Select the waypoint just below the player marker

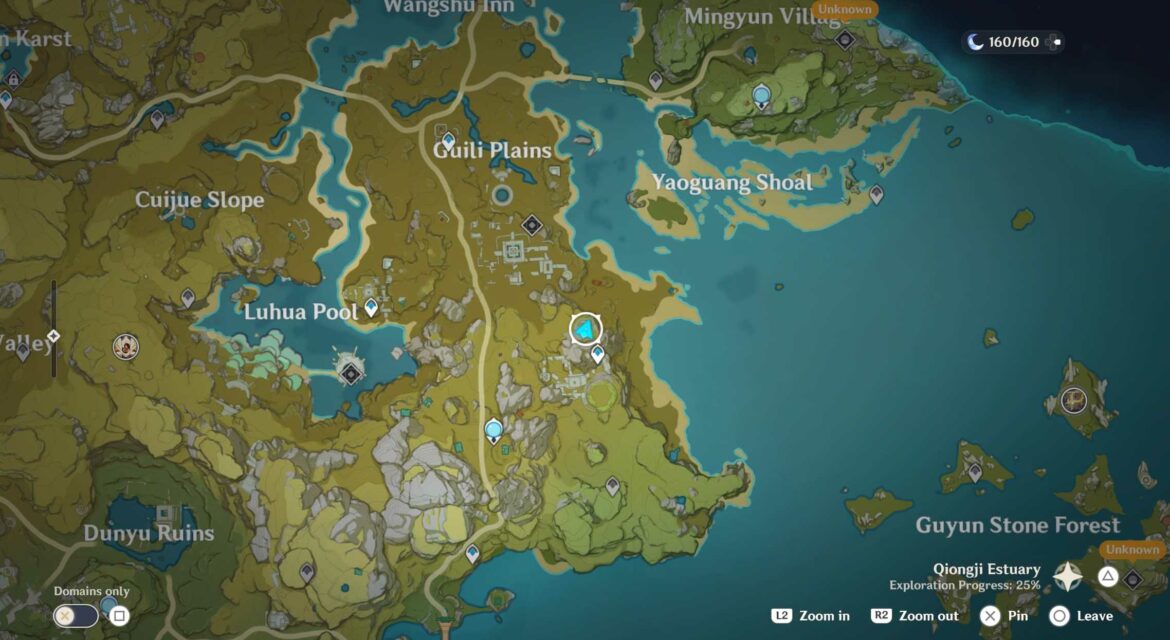pos(598,353)
